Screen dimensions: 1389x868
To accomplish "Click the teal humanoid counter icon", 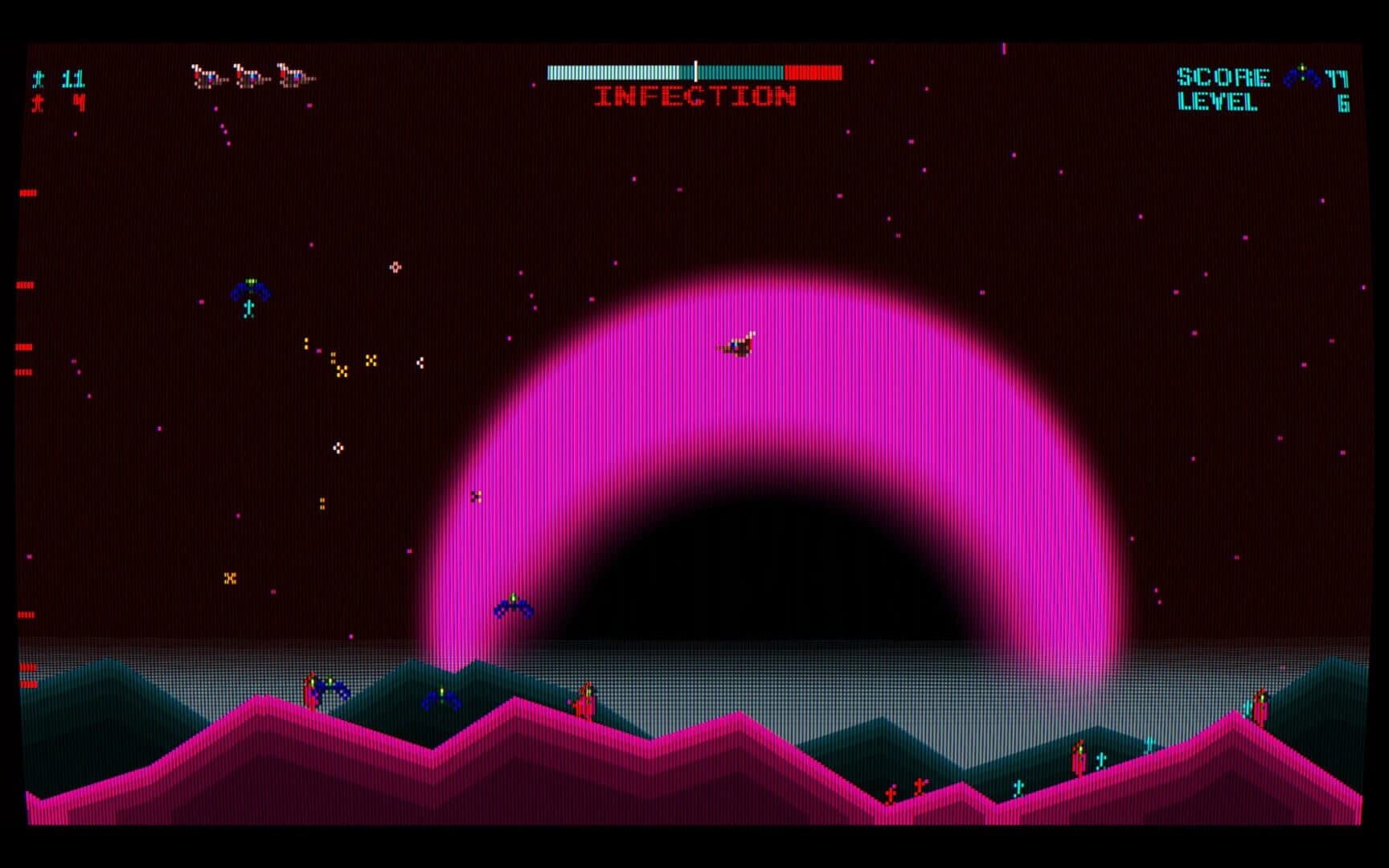I will (x=36, y=79).
